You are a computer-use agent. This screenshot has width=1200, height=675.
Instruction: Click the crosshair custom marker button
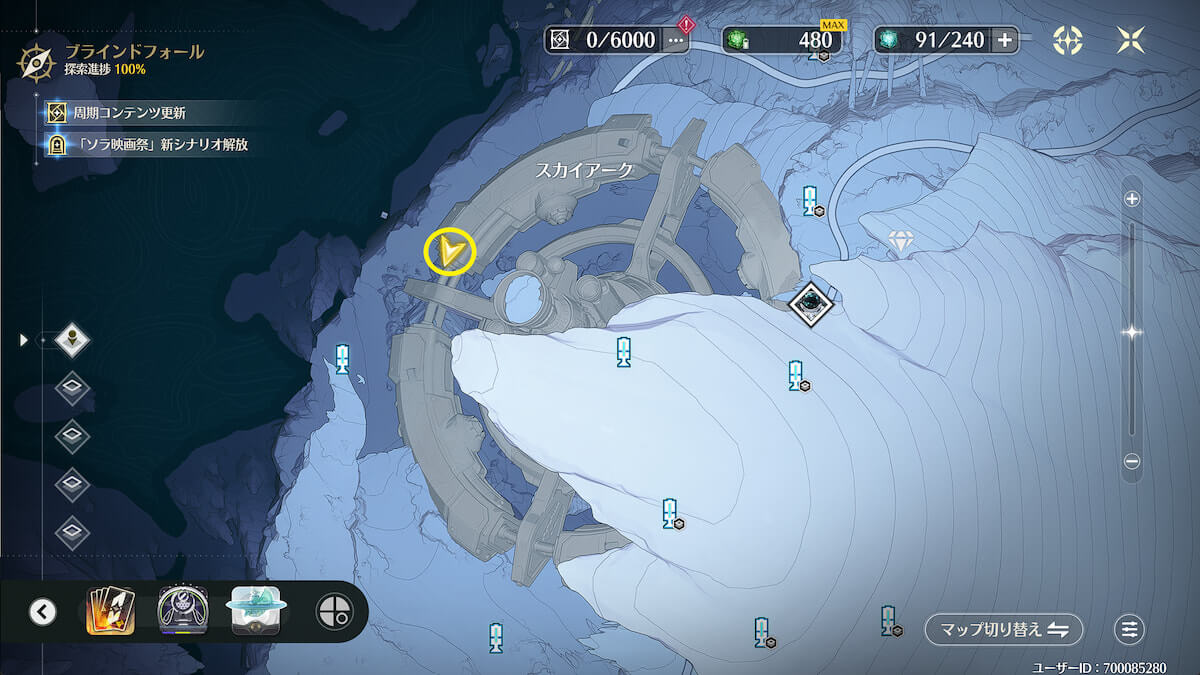pyautogui.click(x=334, y=611)
